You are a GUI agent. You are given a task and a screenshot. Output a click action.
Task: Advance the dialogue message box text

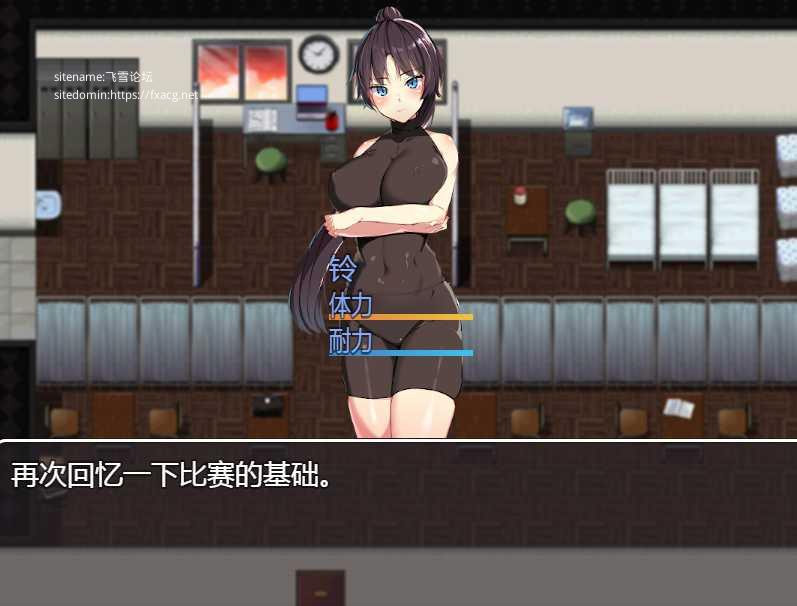point(398,492)
